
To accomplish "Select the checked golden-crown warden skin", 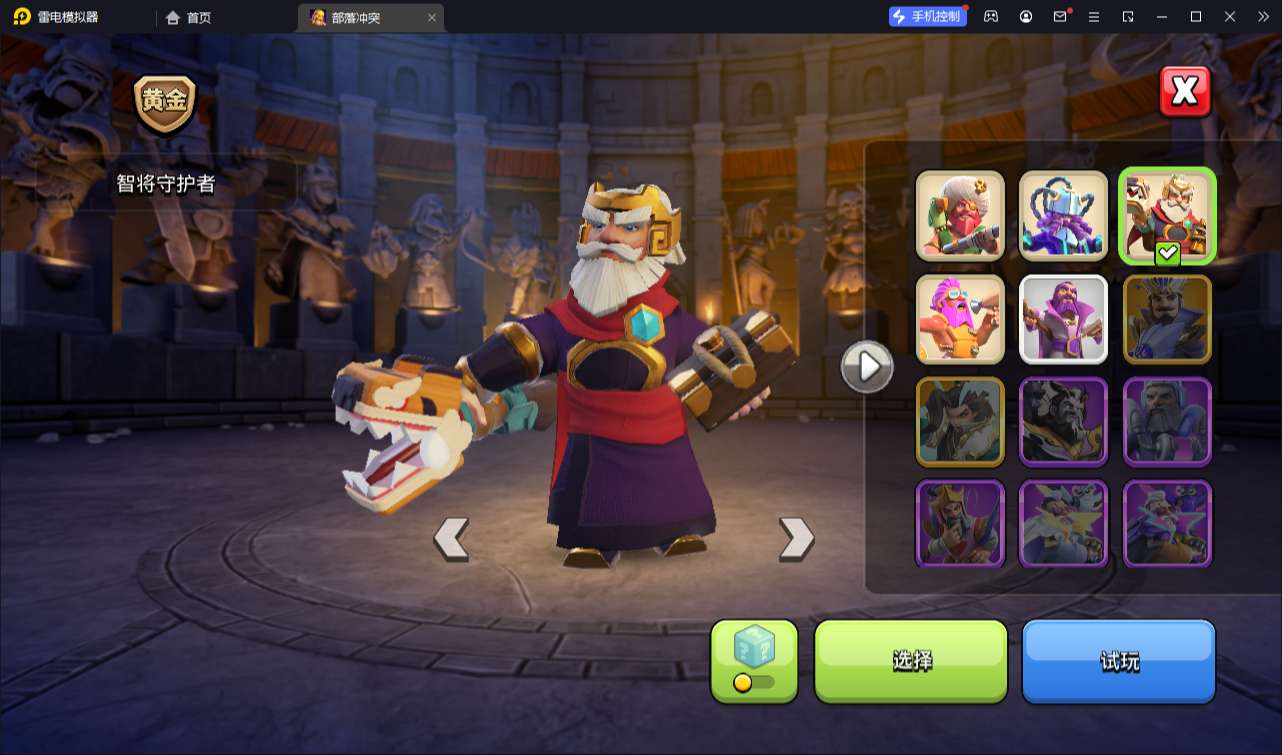I will tap(1167, 215).
